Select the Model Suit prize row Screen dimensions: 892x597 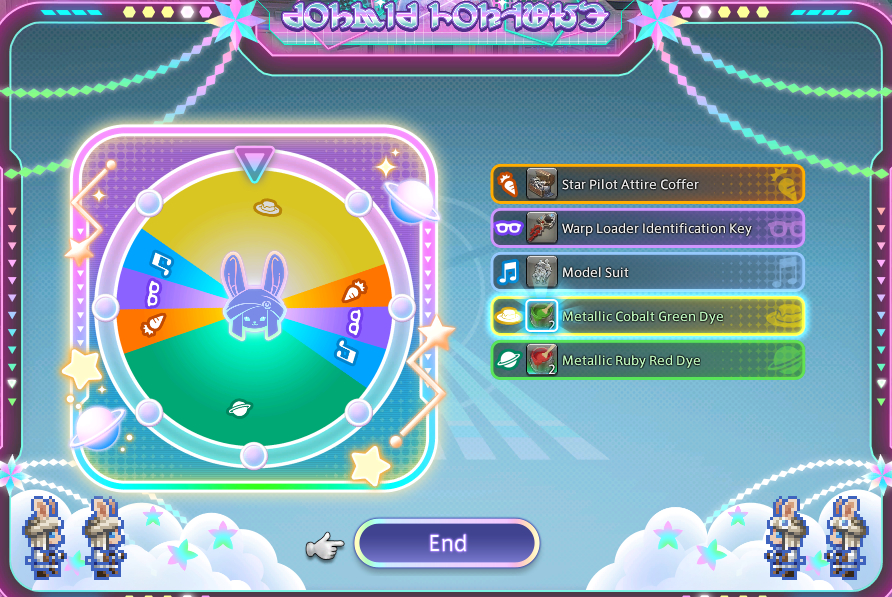pos(647,272)
